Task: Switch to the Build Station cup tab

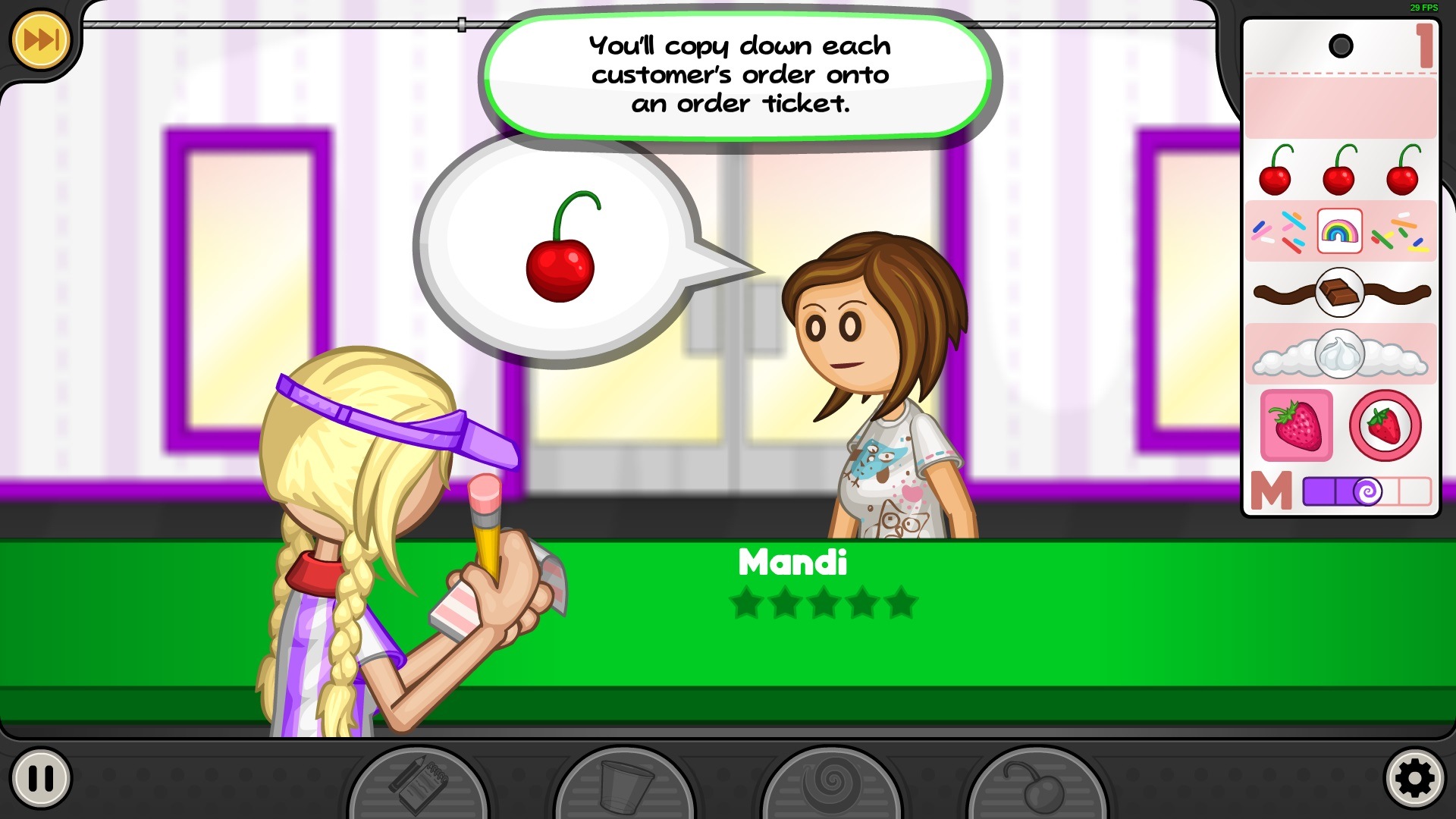Action: 624,786
